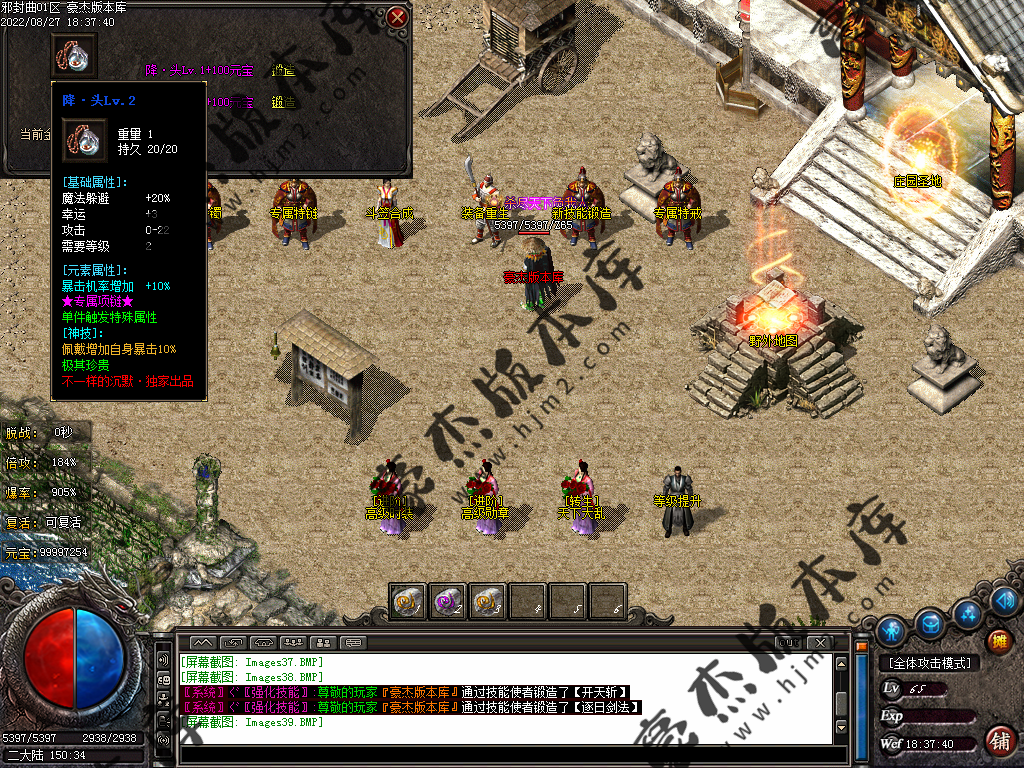Open the orange 摊 stall button
This screenshot has height=768, width=1024.
pyautogui.click(x=998, y=641)
